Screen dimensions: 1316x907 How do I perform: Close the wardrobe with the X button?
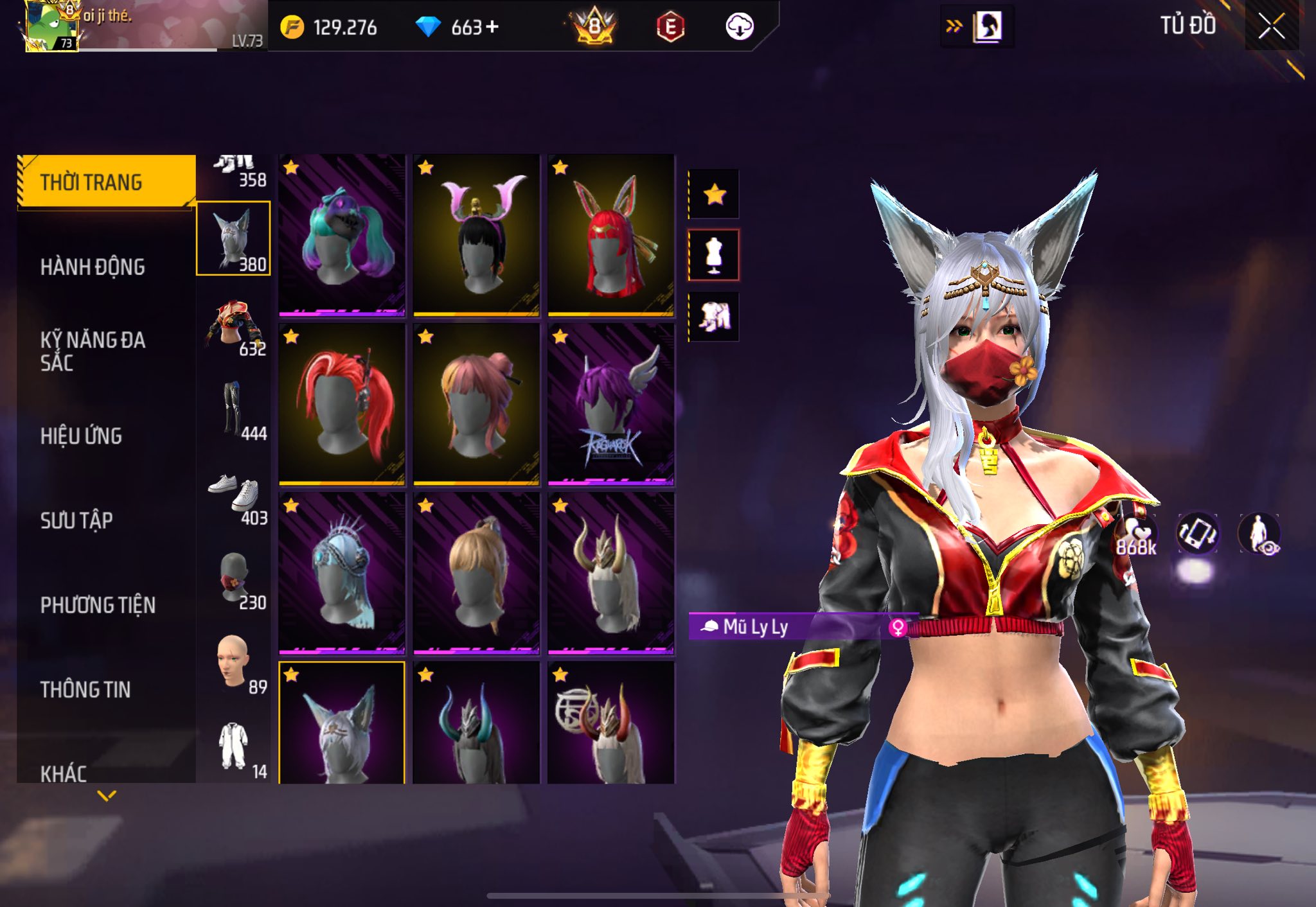[x=1271, y=26]
